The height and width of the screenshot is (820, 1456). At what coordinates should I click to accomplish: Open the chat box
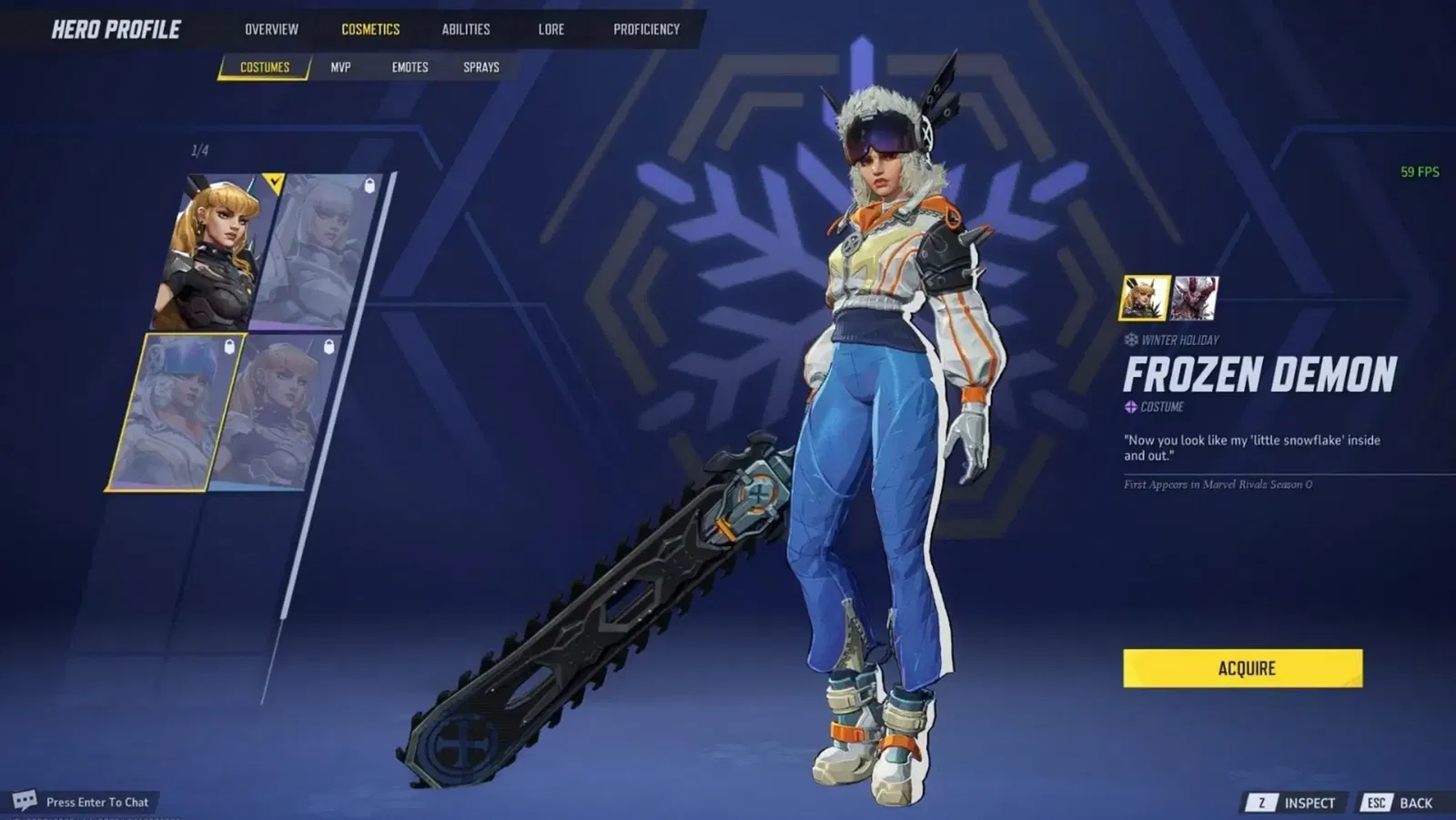(86, 802)
